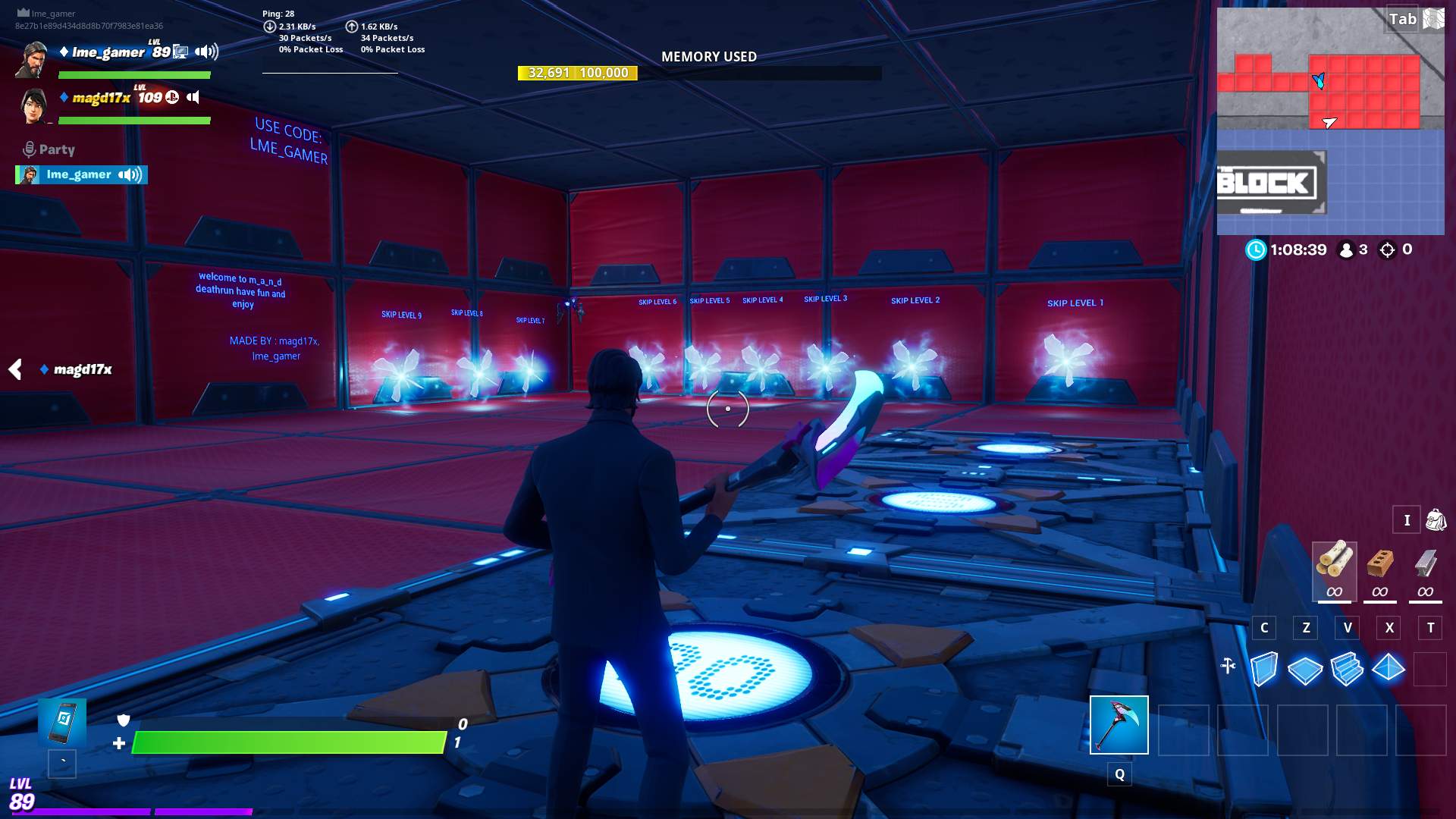Select the floor building piece
This screenshot has width=1456, height=819.
(1305, 669)
